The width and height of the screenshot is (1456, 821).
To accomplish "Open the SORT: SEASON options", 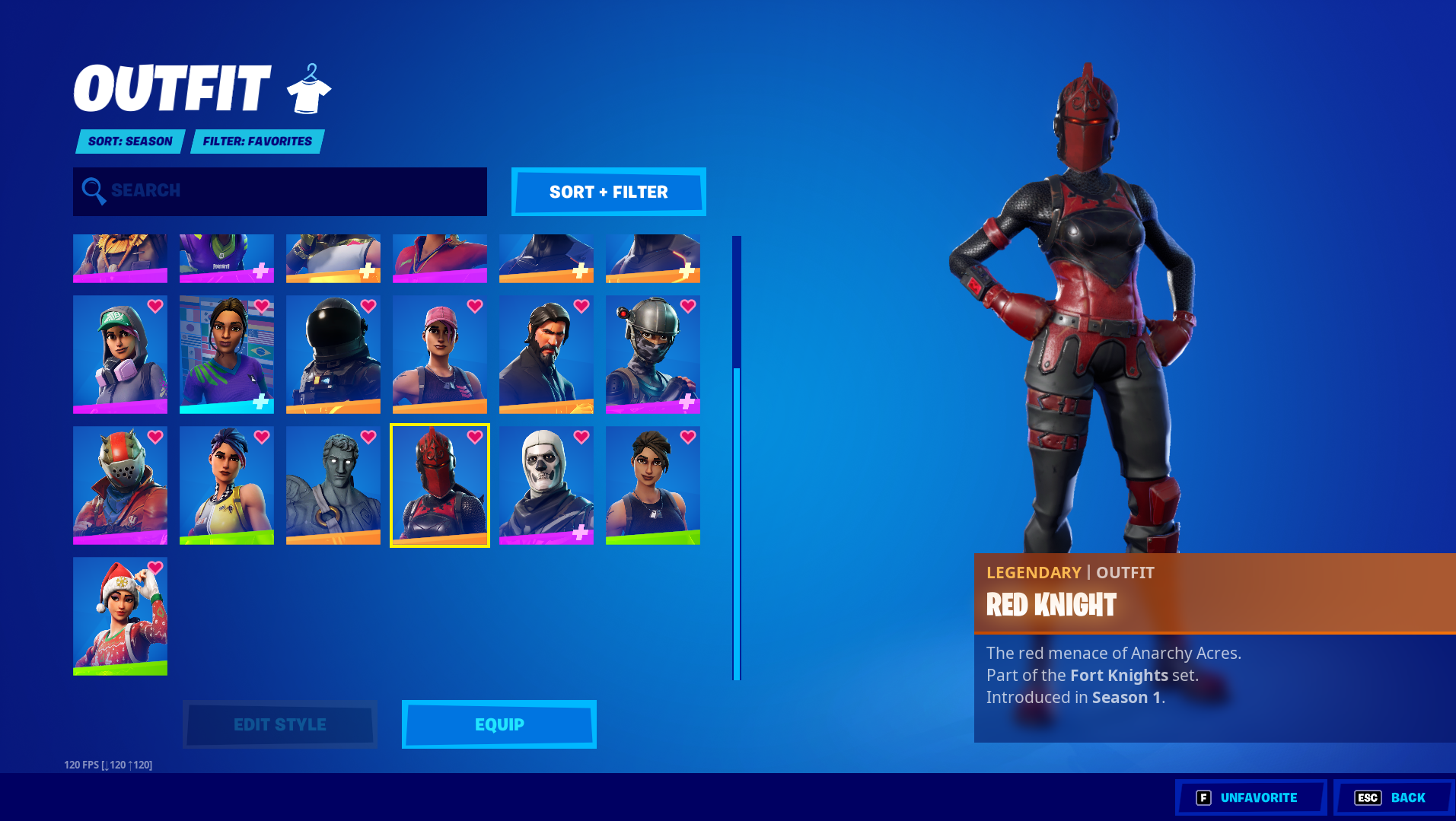I will click(x=129, y=141).
